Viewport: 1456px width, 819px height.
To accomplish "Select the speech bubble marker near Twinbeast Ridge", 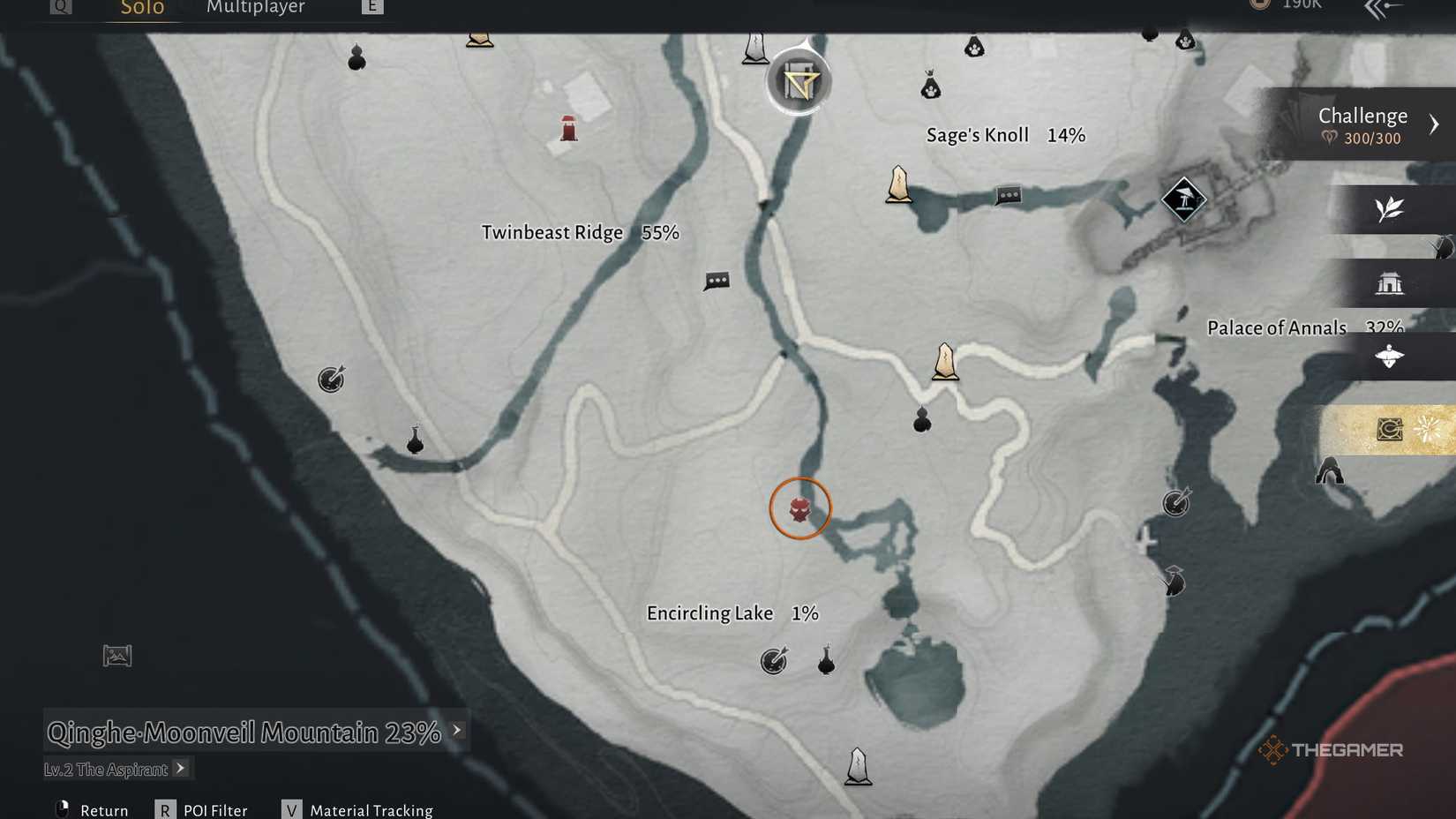I will point(717,282).
